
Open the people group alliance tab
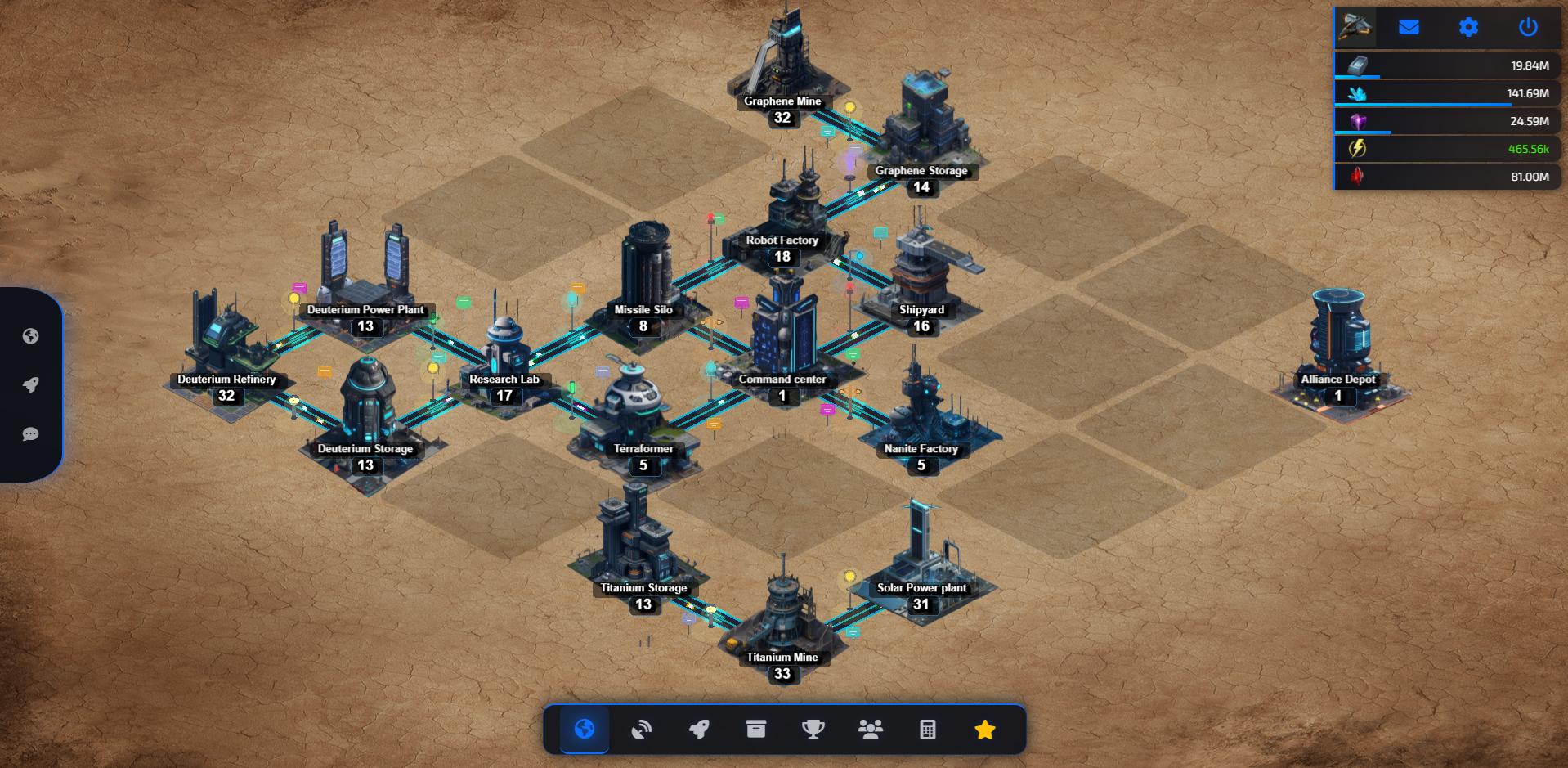click(x=871, y=729)
